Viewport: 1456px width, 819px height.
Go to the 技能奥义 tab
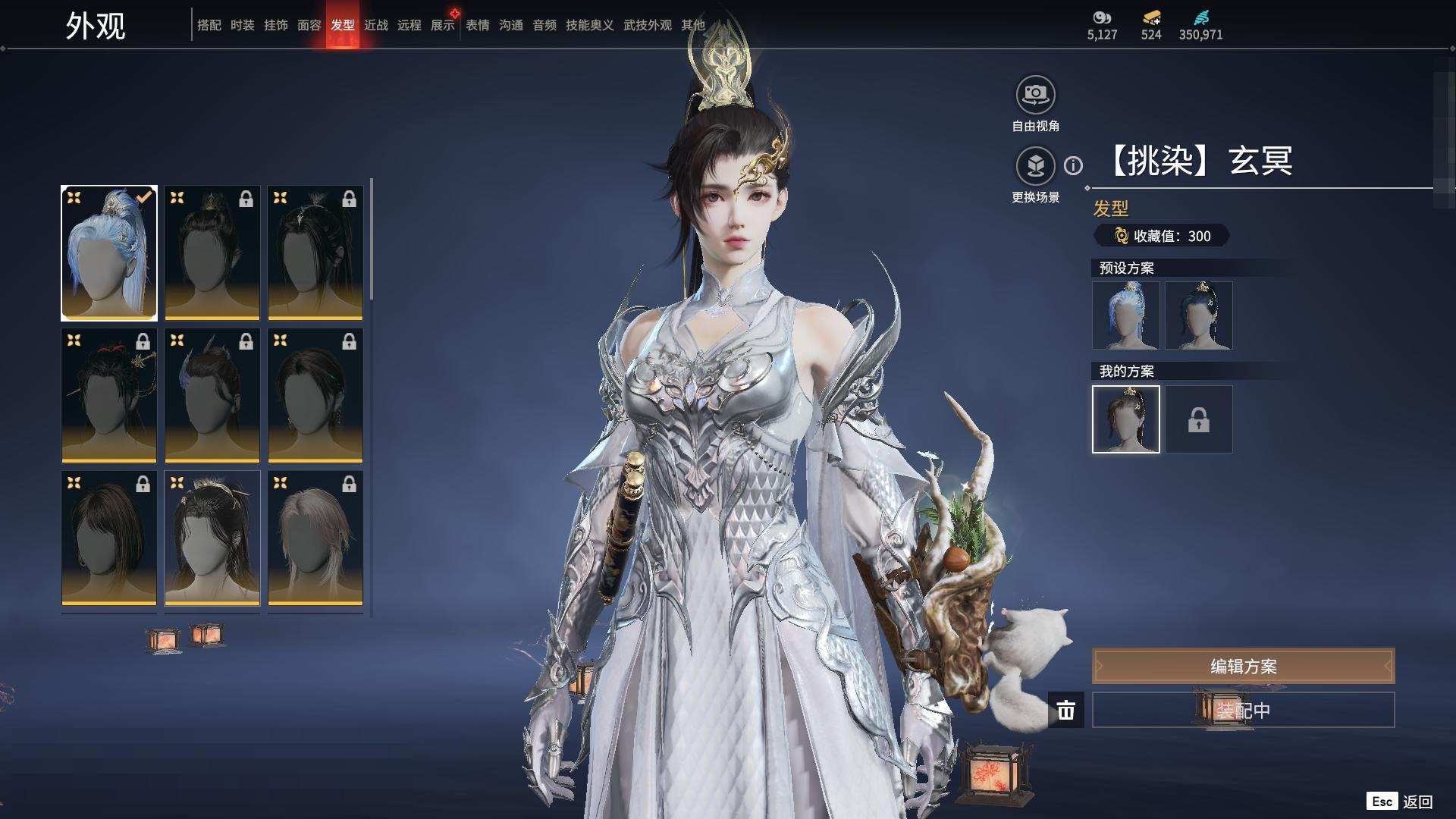[589, 25]
